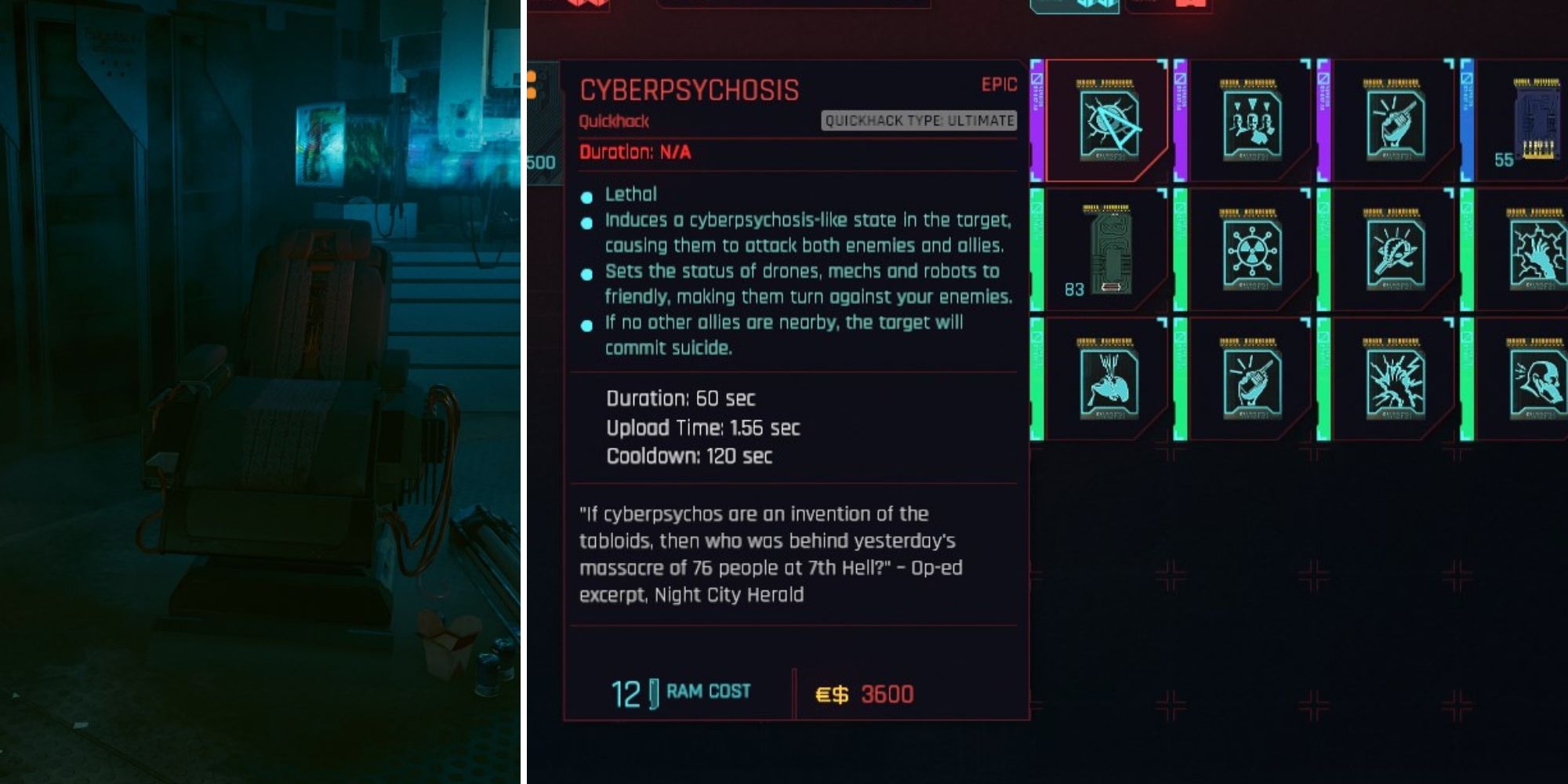This screenshot has height=784, width=1568.
Task: Select the Weapon Glitch quickhack in the top row
Action: tap(1394, 124)
